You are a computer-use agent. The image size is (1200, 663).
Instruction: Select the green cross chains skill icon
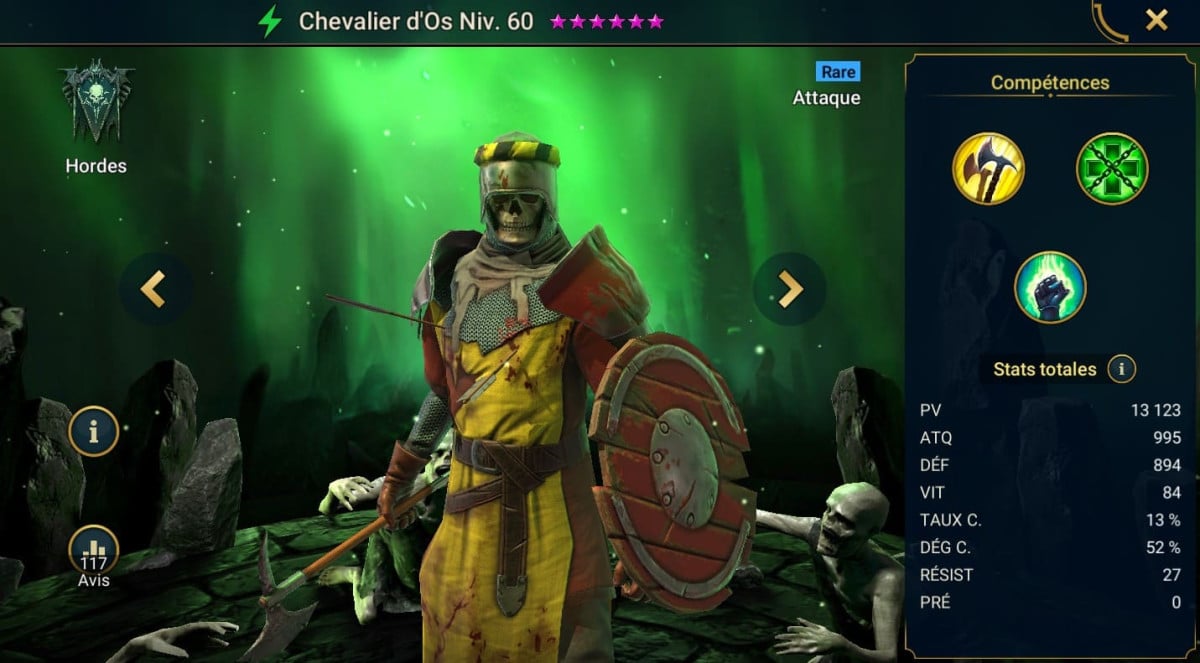point(1112,168)
